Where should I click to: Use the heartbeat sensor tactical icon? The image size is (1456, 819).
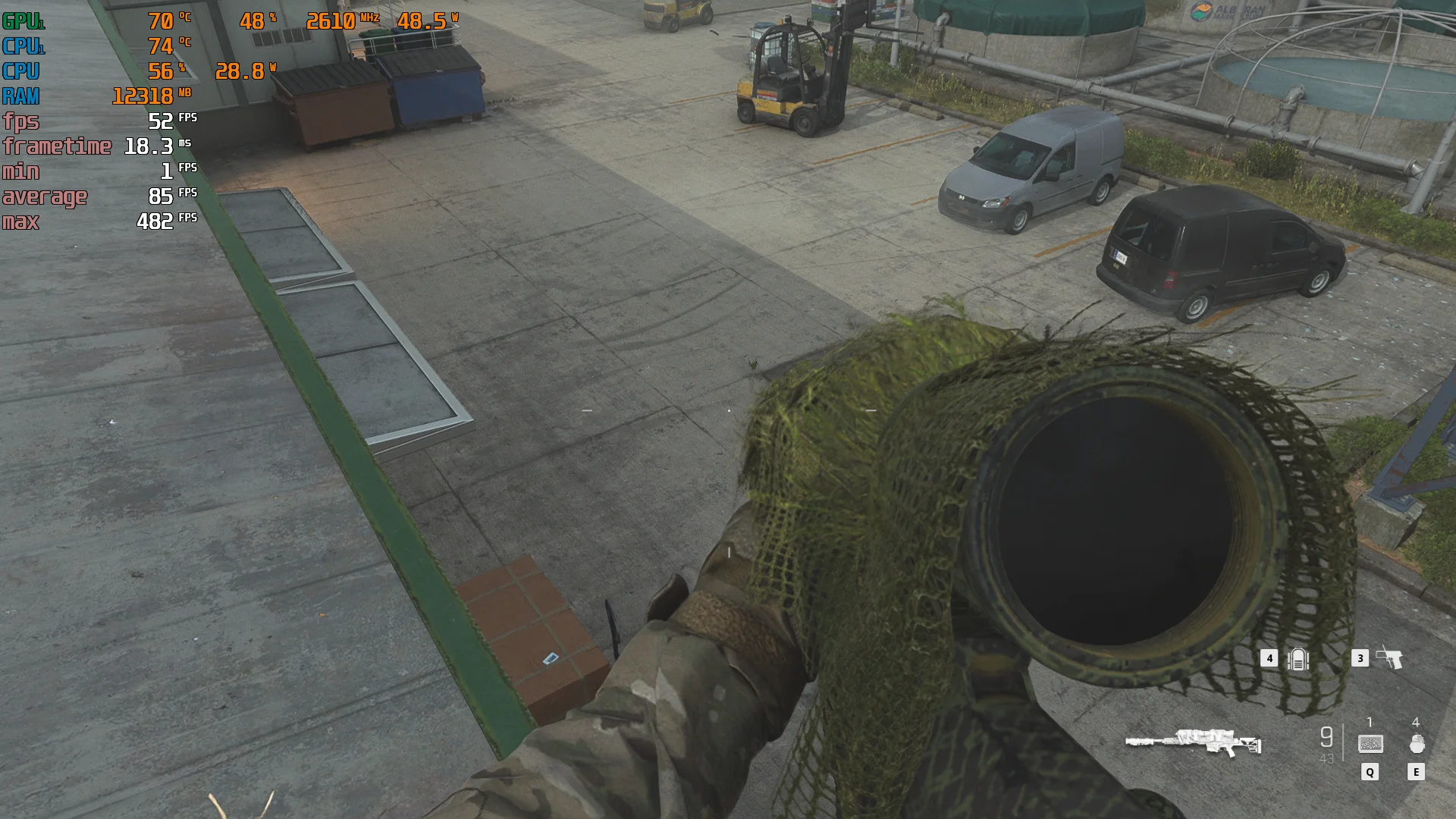(1370, 744)
